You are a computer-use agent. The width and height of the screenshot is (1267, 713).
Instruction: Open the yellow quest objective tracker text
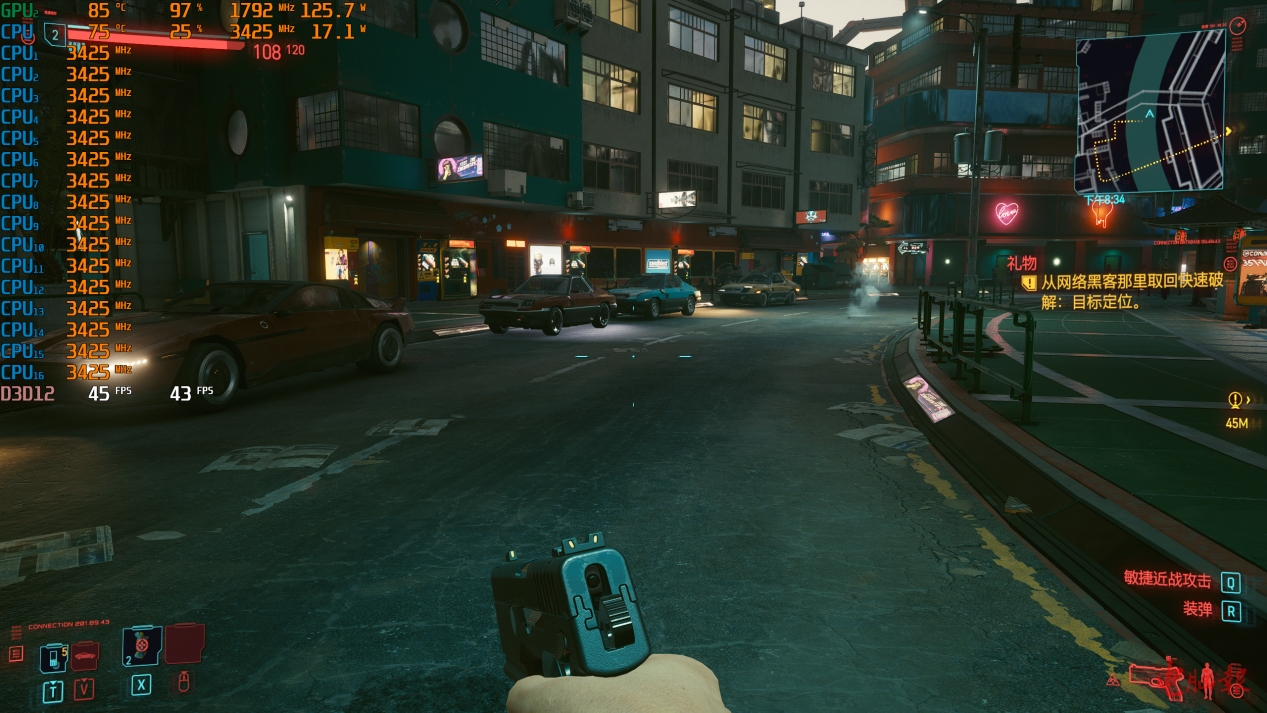(1130, 291)
